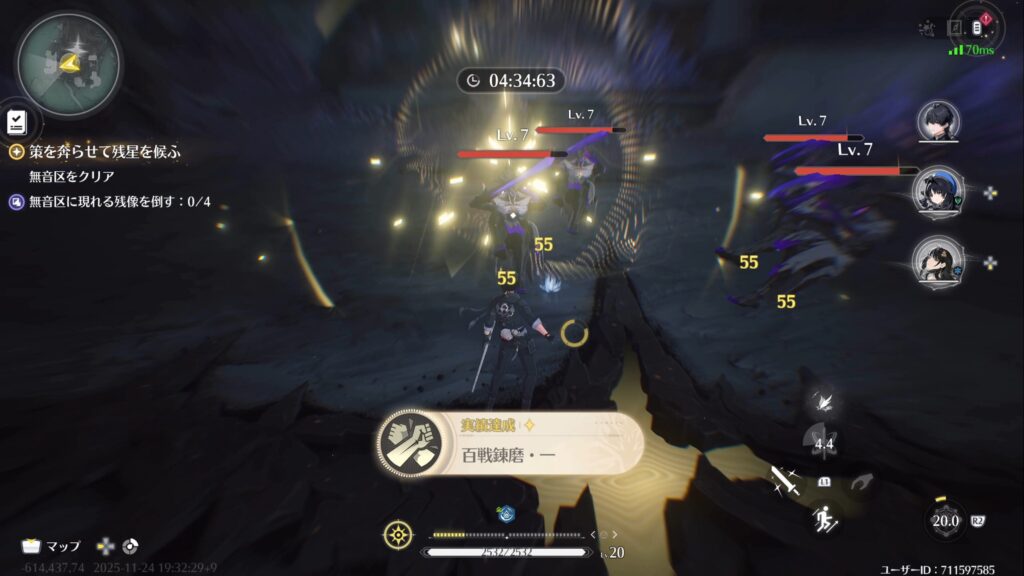Click the 実績達成 achievement notification banner
This screenshot has width=1024, height=576.
tap(511, 443)
